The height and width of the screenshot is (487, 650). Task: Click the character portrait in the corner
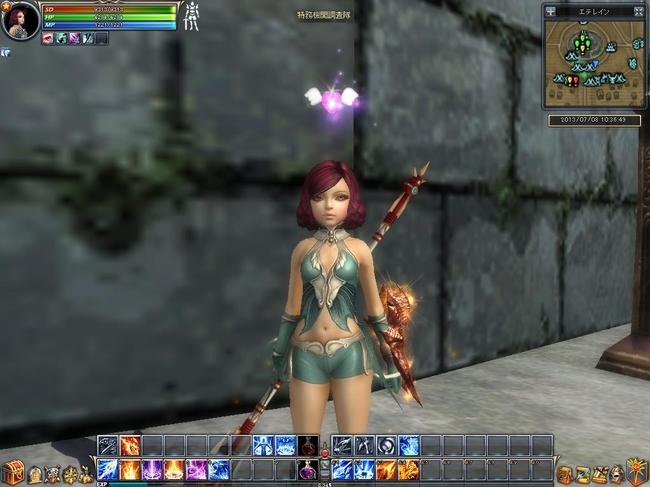pos(20,20)
